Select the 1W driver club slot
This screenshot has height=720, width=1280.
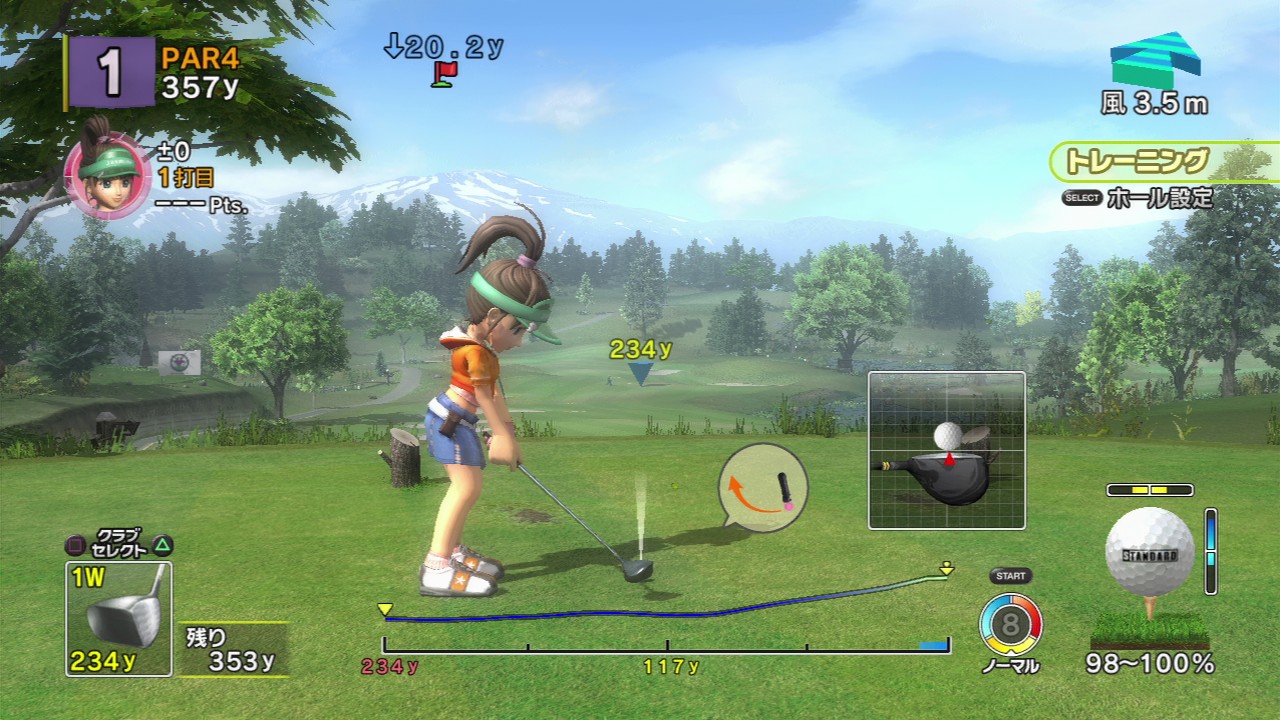[x=118, y=618]
